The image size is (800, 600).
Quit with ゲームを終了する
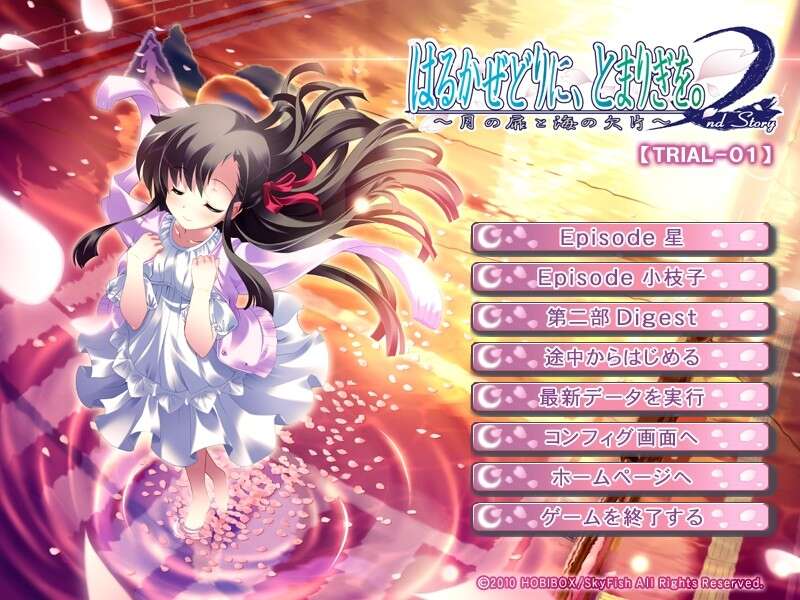coord(621,517)
